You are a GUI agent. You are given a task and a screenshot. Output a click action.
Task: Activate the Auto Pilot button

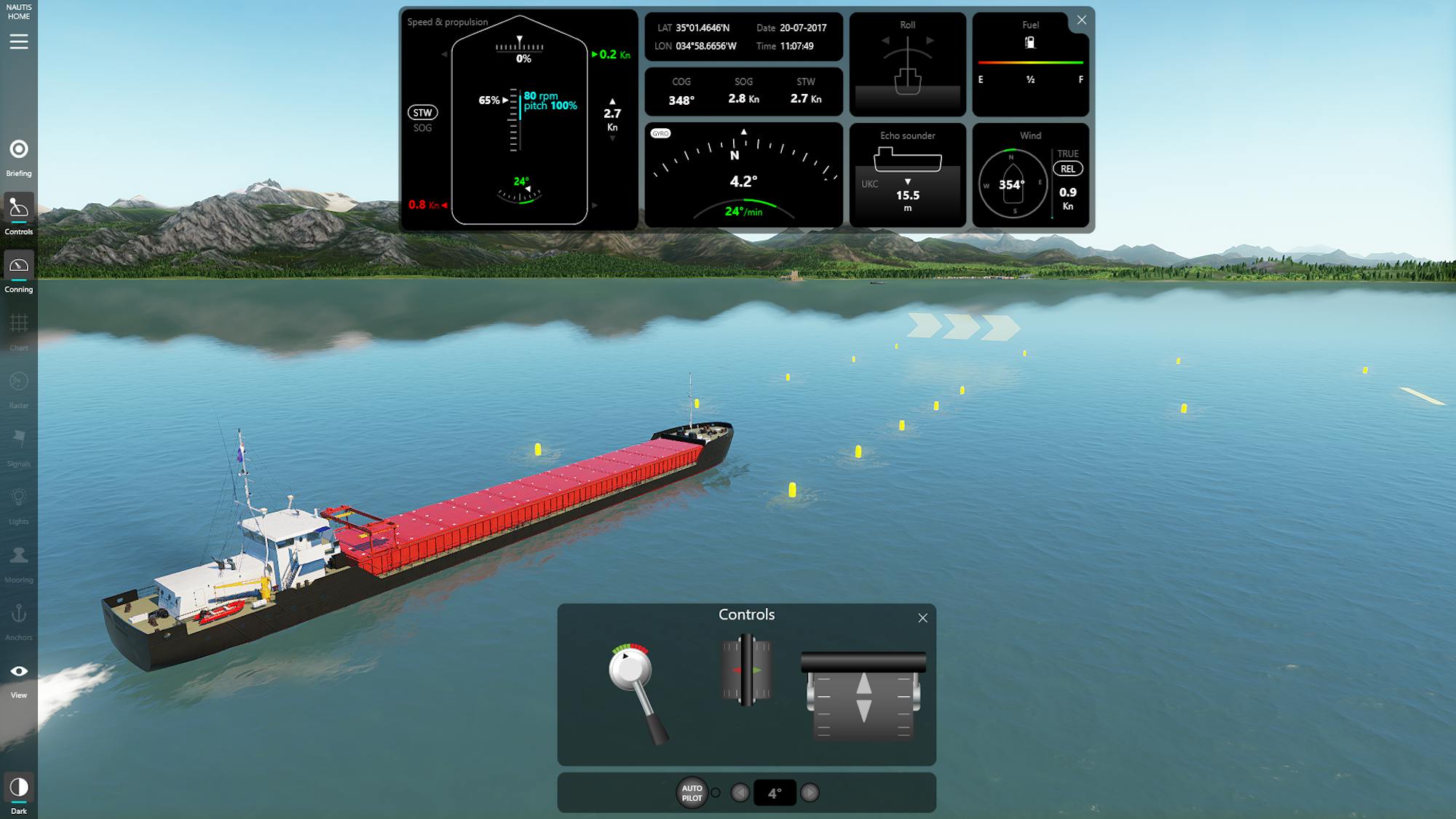pyautogui.click(x=692, y=793)
